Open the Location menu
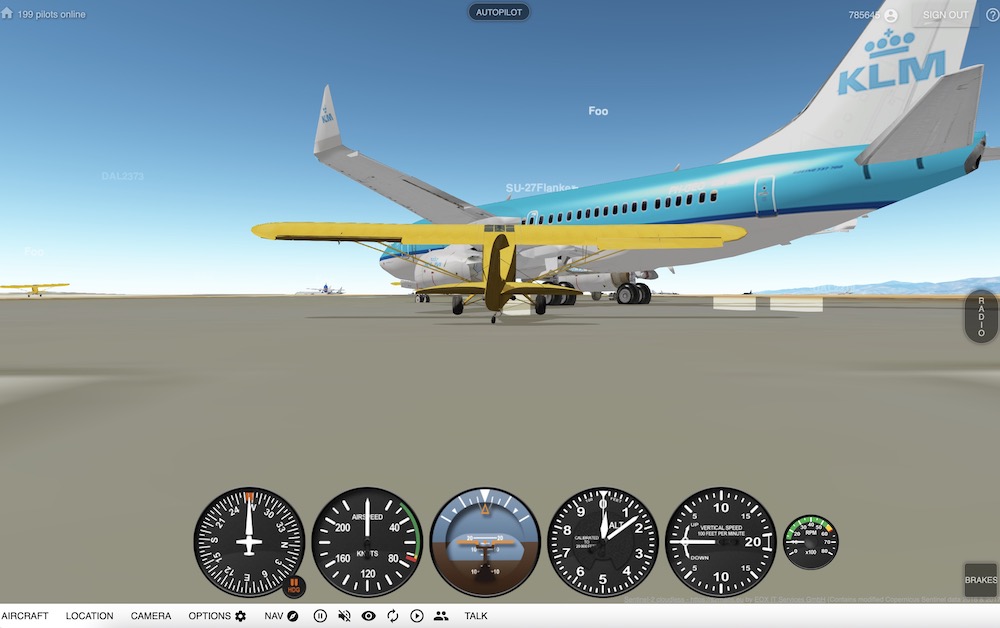Screen dimensions: 1000x628 [89, 616]
